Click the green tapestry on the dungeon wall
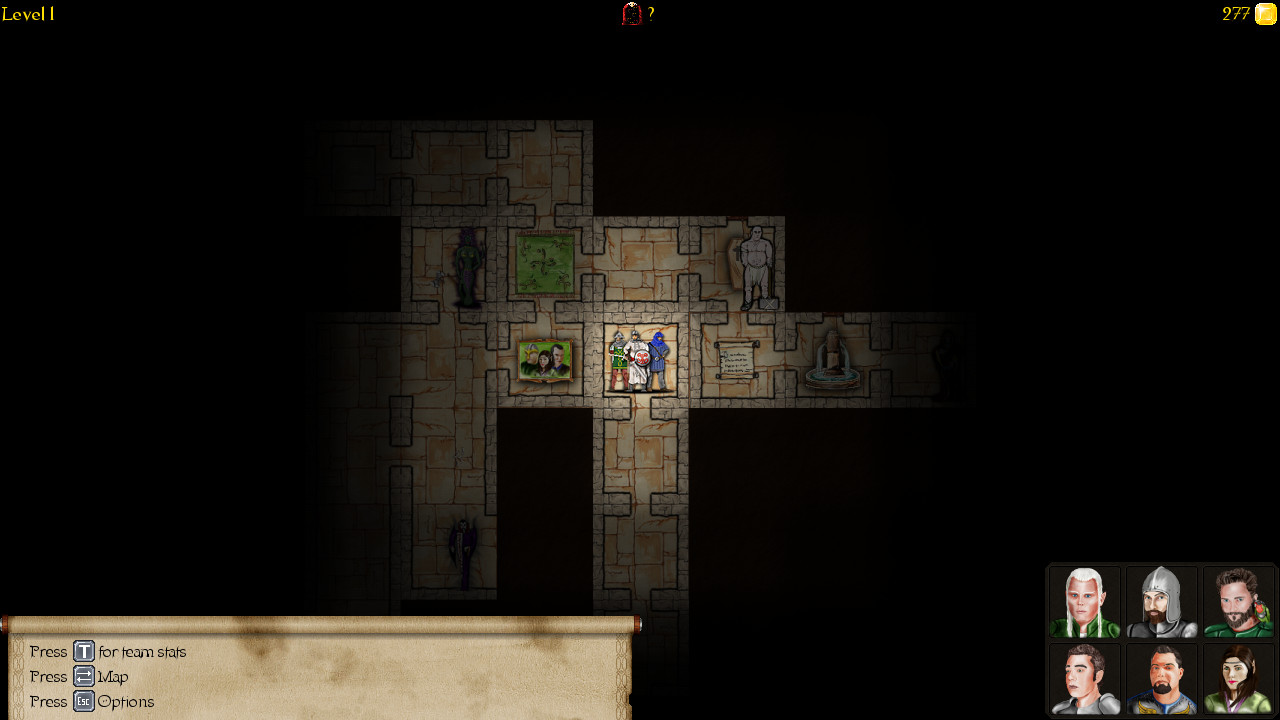 point(545,262)
